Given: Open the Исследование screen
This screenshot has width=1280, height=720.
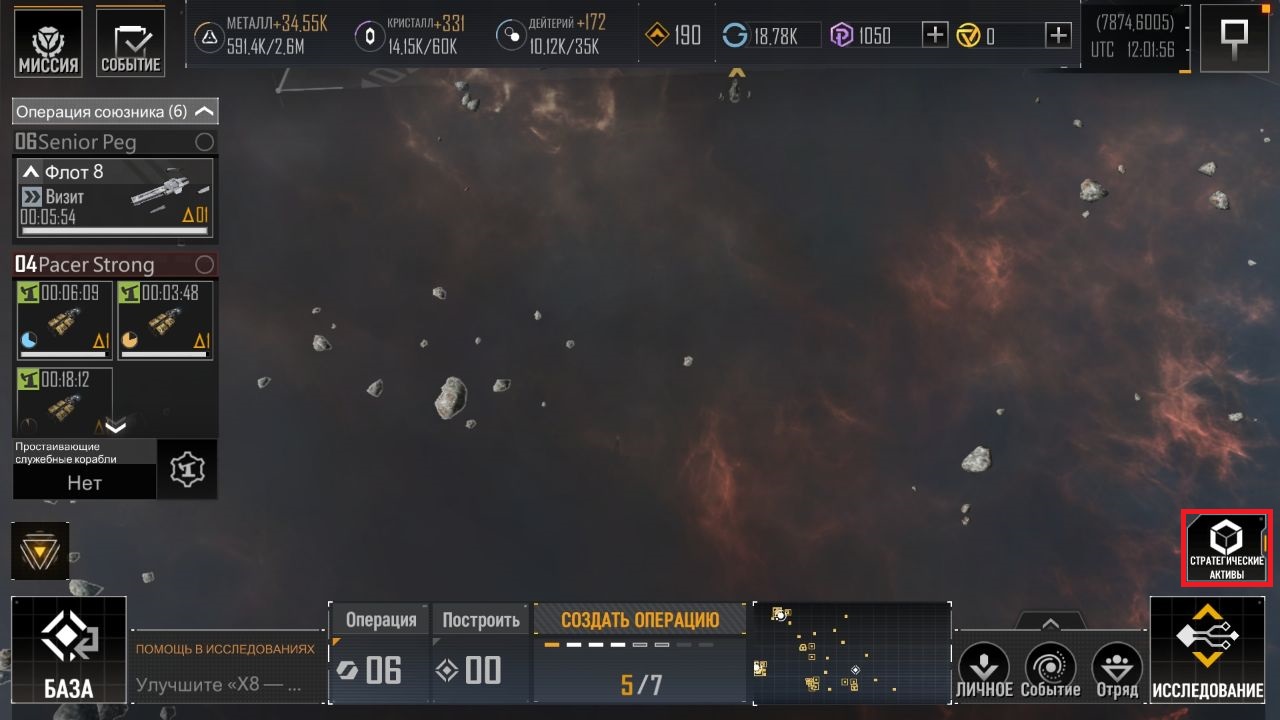Looking at the screenshot, I should [x=1207, y=649].
